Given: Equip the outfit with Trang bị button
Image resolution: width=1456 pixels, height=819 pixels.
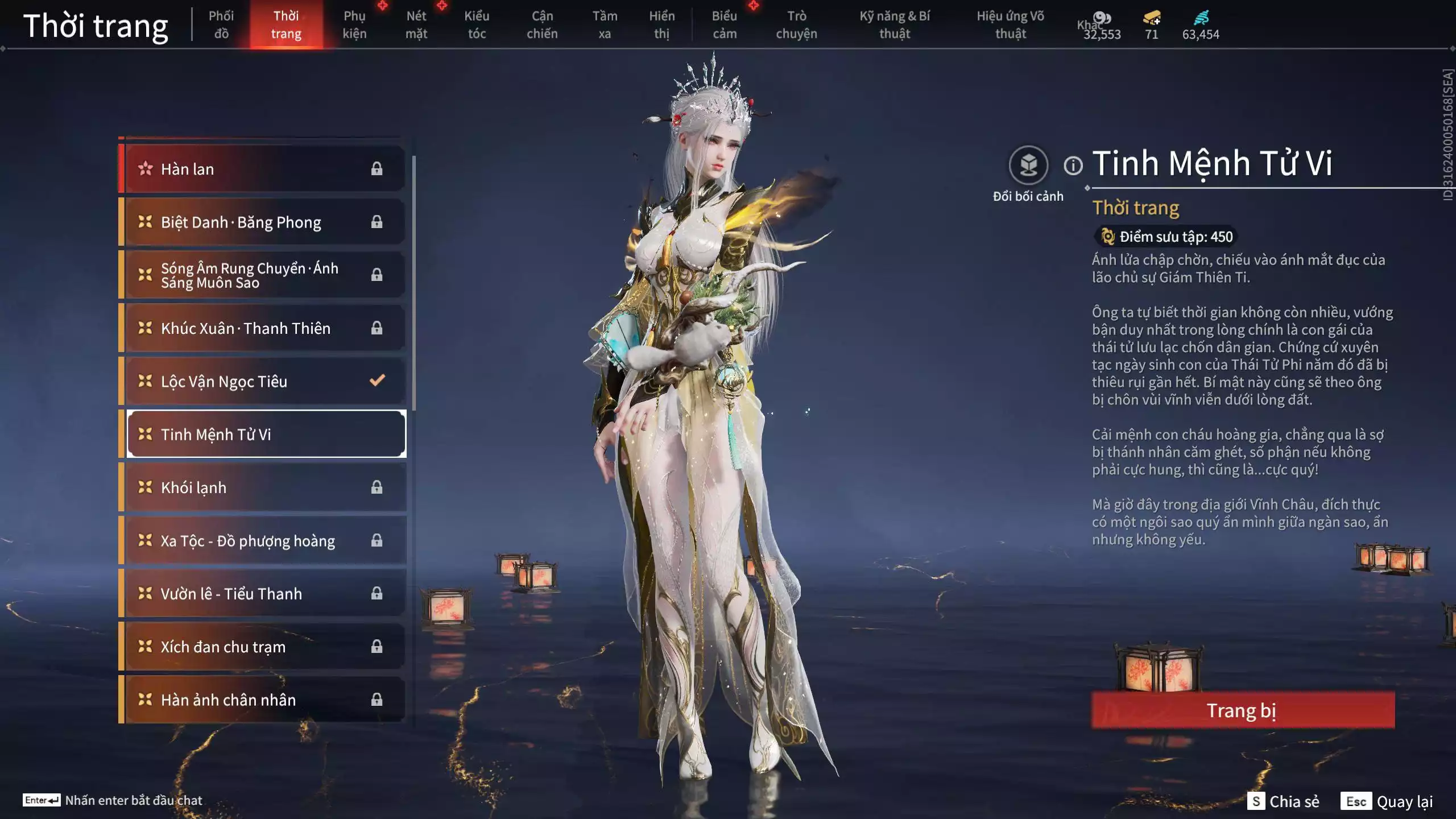Looking at the screenshot, I should 1243,710.
